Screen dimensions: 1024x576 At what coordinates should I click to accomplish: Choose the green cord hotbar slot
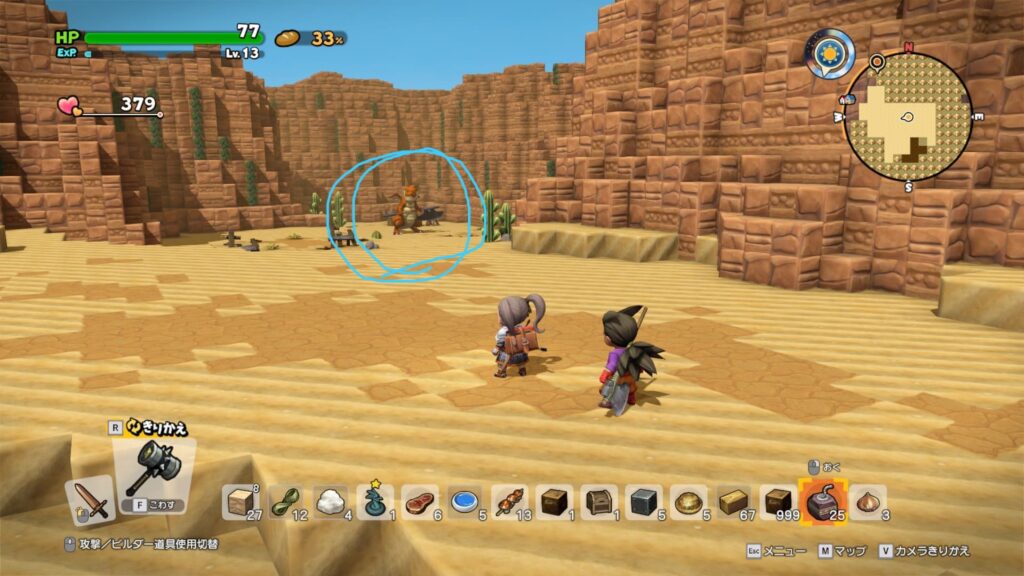(x=289, y=502)
